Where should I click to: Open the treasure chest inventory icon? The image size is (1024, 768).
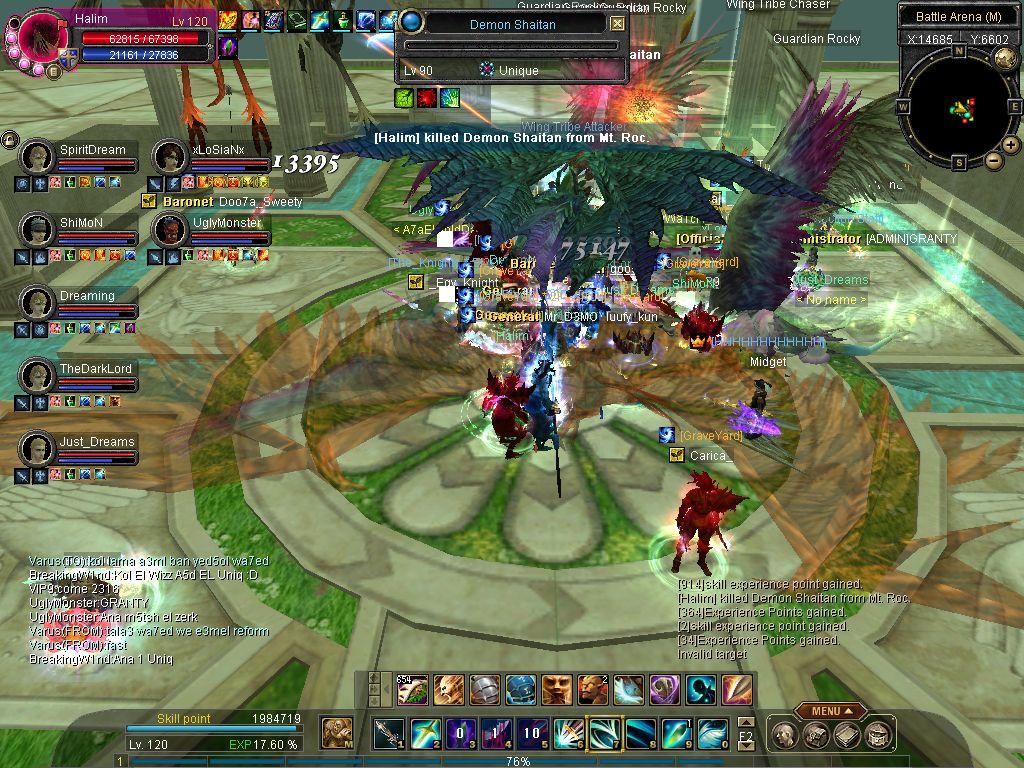click(816, 736)
